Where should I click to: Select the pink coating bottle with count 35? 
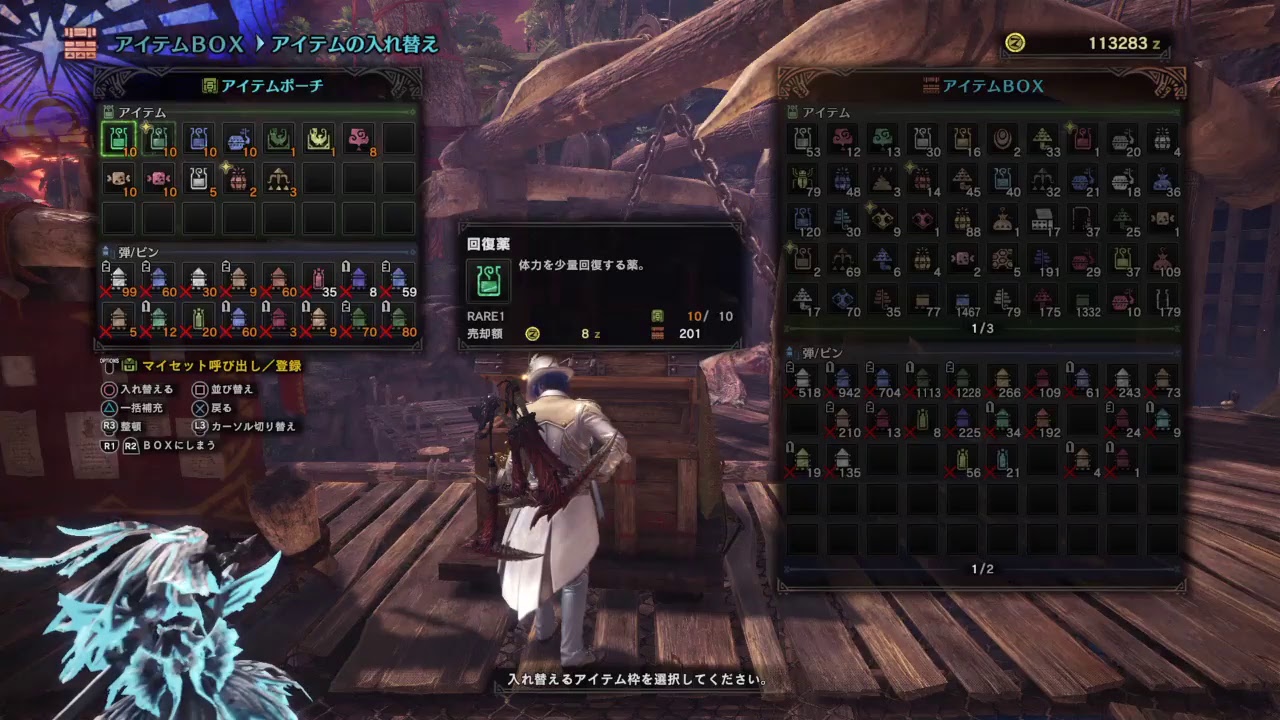click(x=318, y=279)
